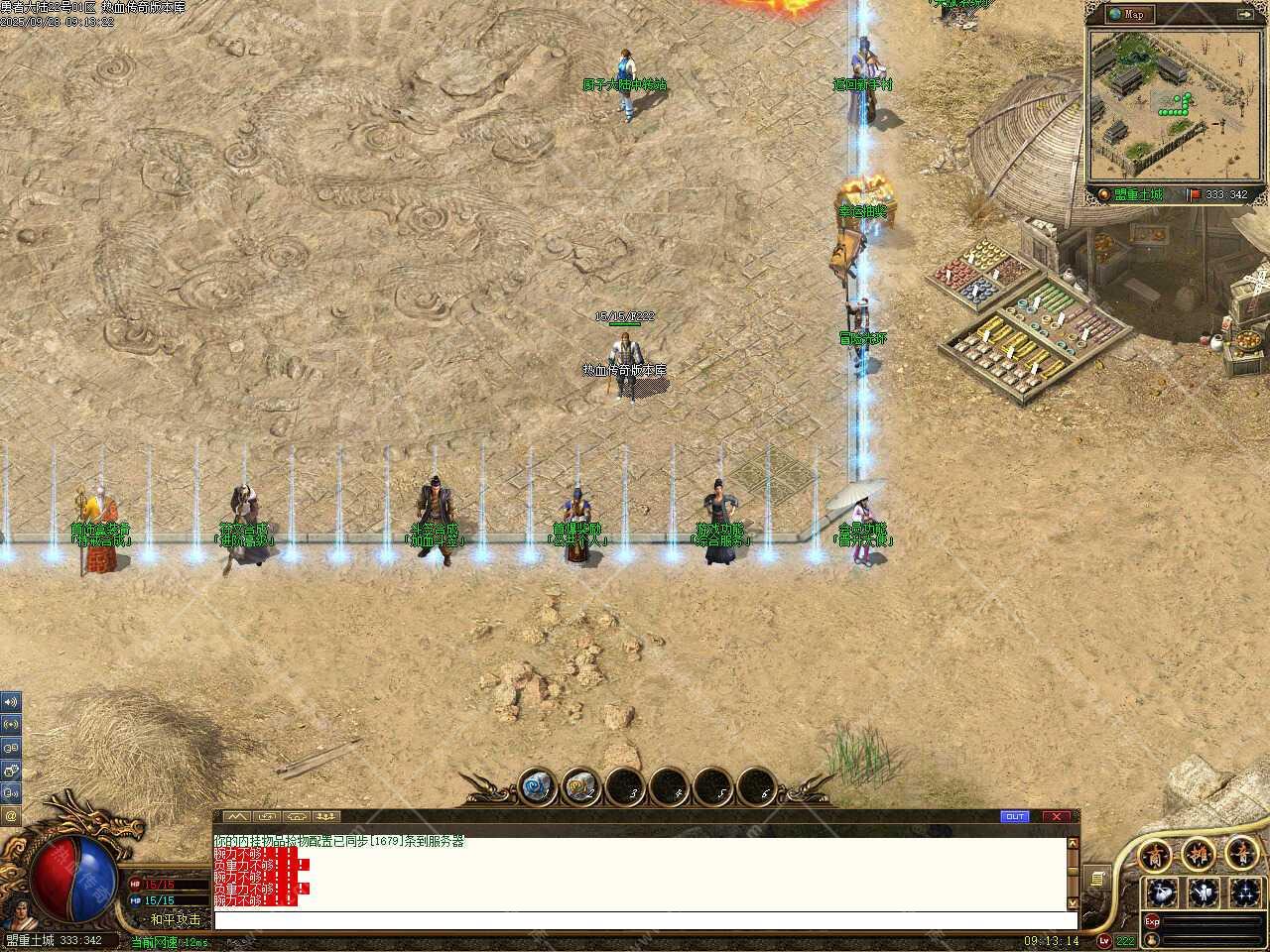Select the @ chat channel button
1270x952 pixels.
[x=11, y=816]
